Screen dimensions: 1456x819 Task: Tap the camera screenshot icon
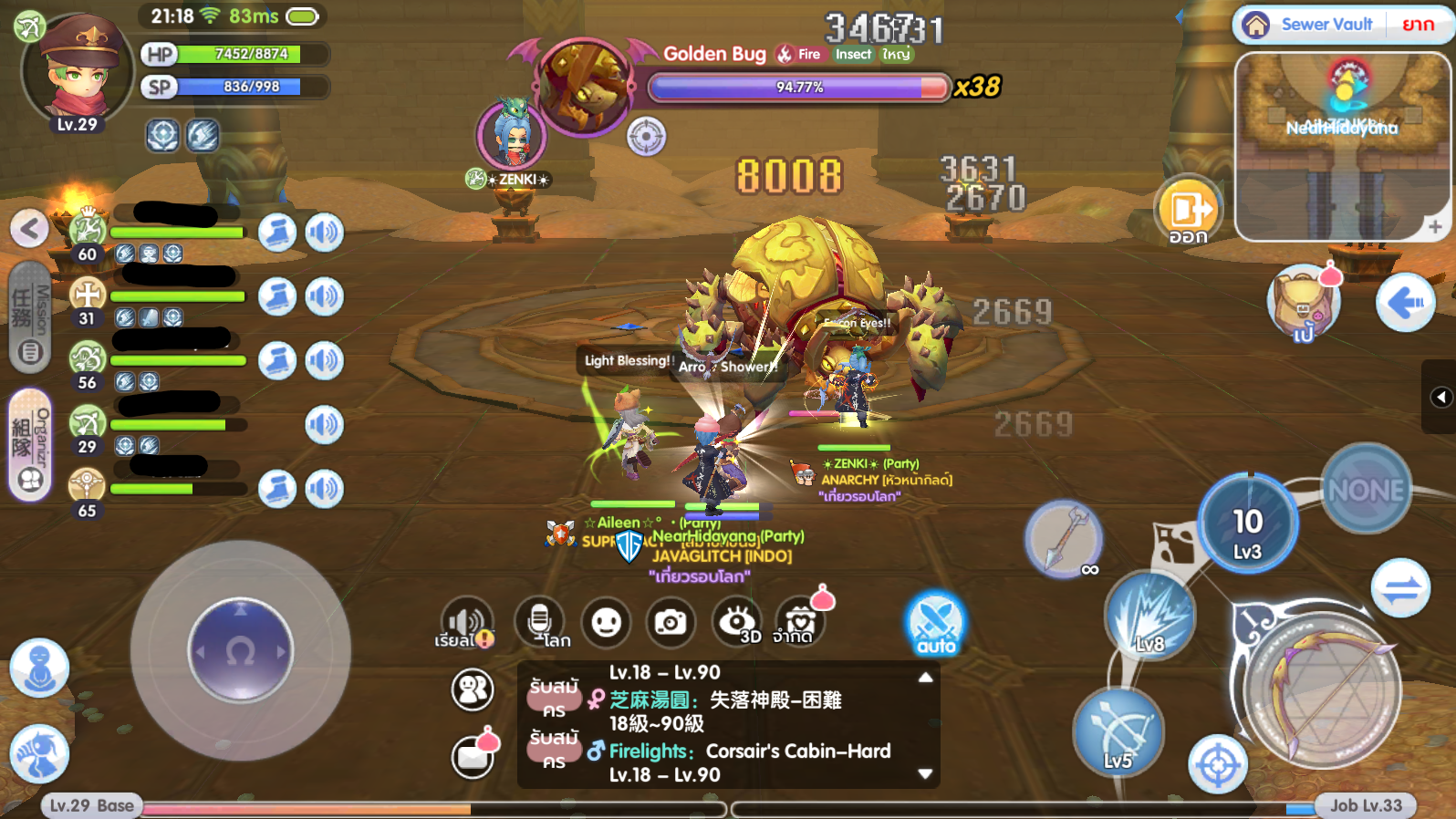[x=672, y=623]
